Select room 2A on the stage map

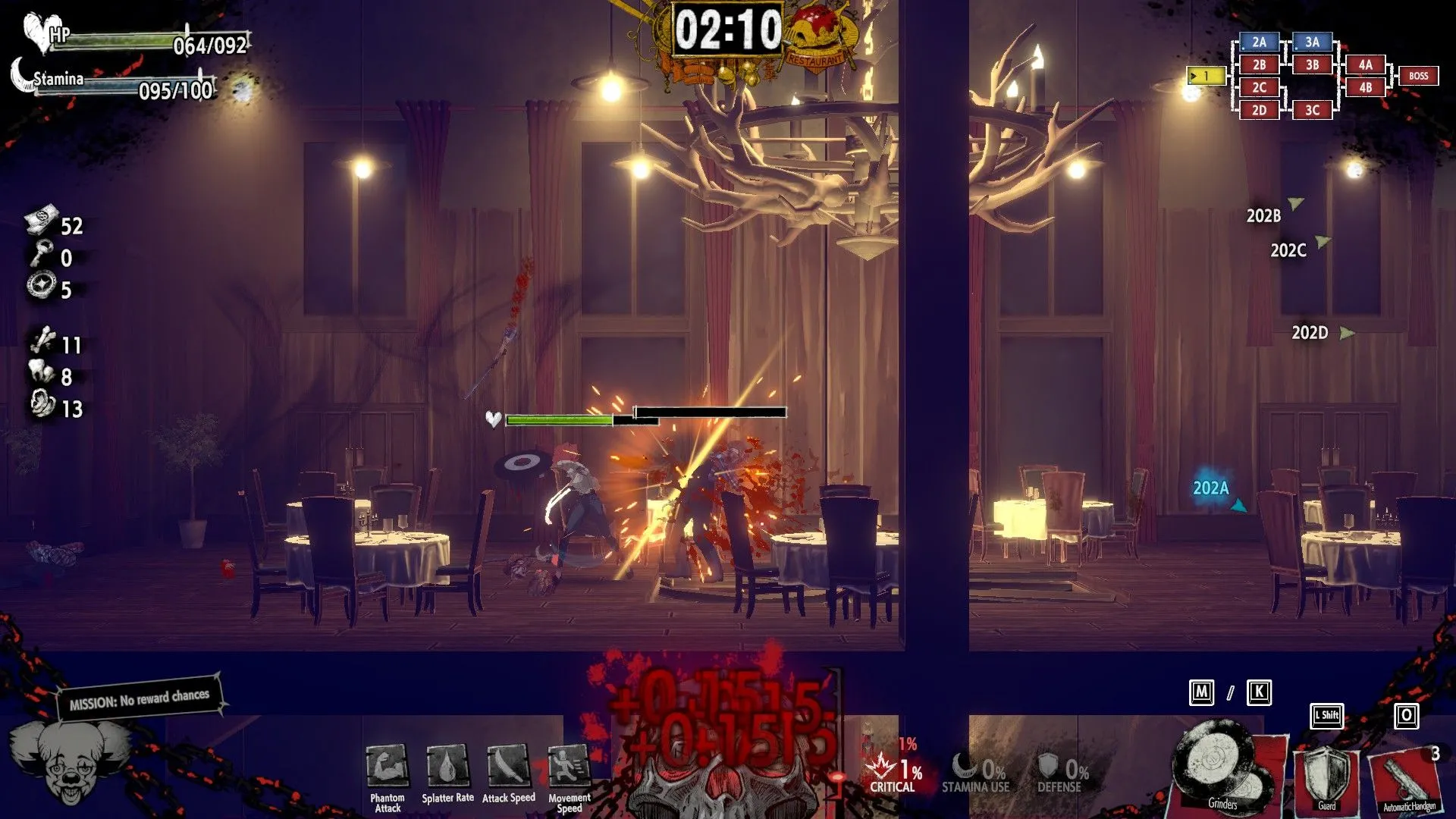point(1259,42)
